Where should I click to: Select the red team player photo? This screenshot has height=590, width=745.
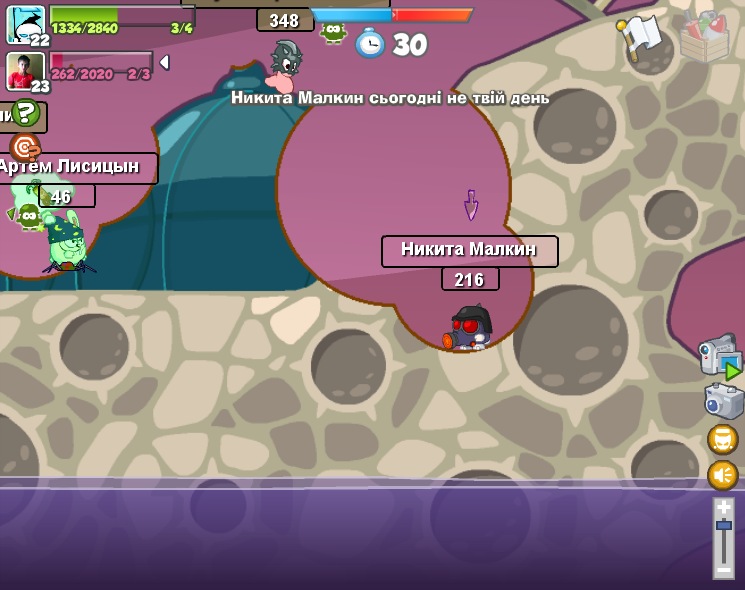pyautogui.click(x=25, y=70)
